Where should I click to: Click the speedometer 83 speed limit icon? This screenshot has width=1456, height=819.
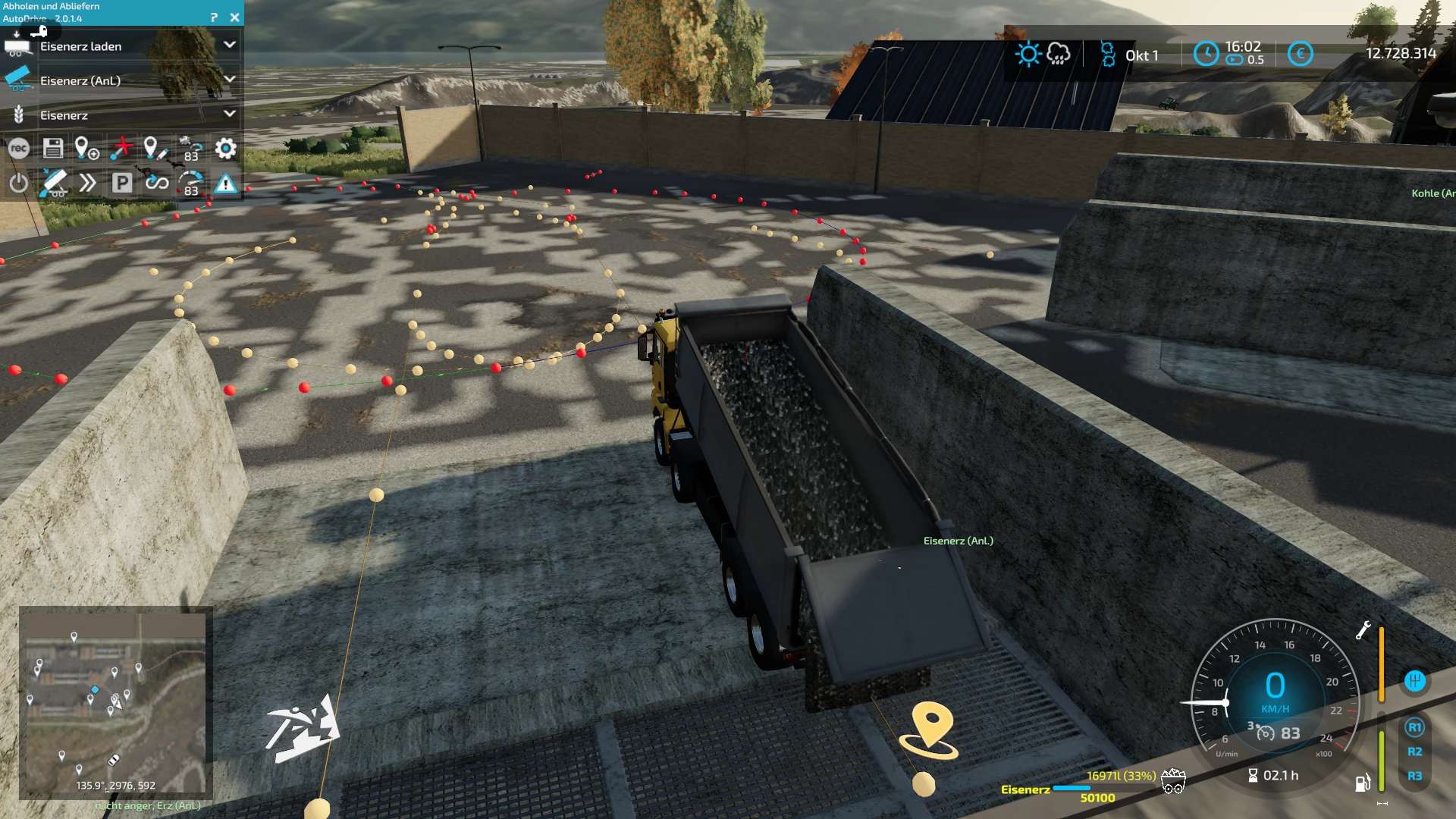pyautogui.click(x=190, y=183)
